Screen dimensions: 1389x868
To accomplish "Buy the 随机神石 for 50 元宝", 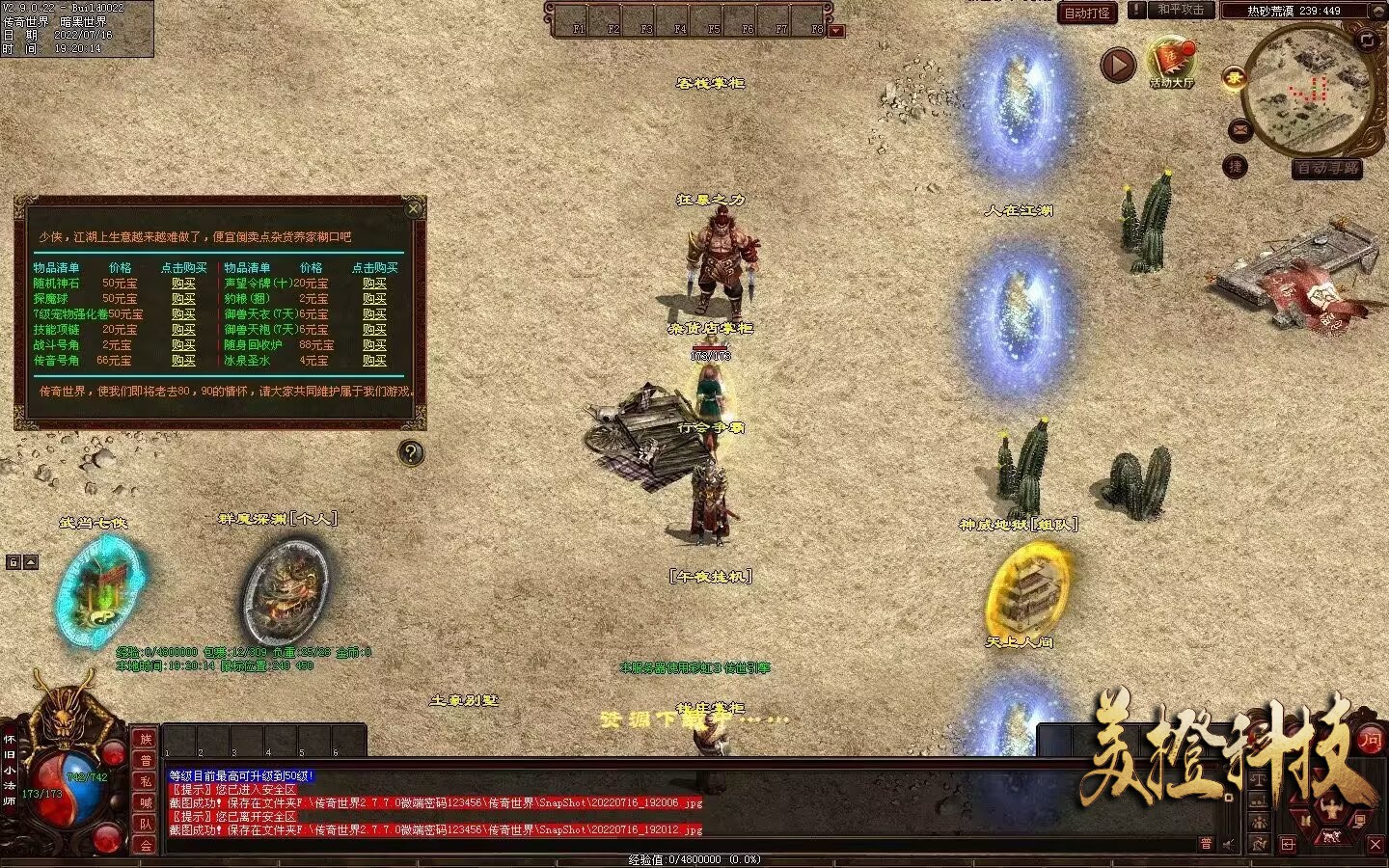I will pos(183,284).
